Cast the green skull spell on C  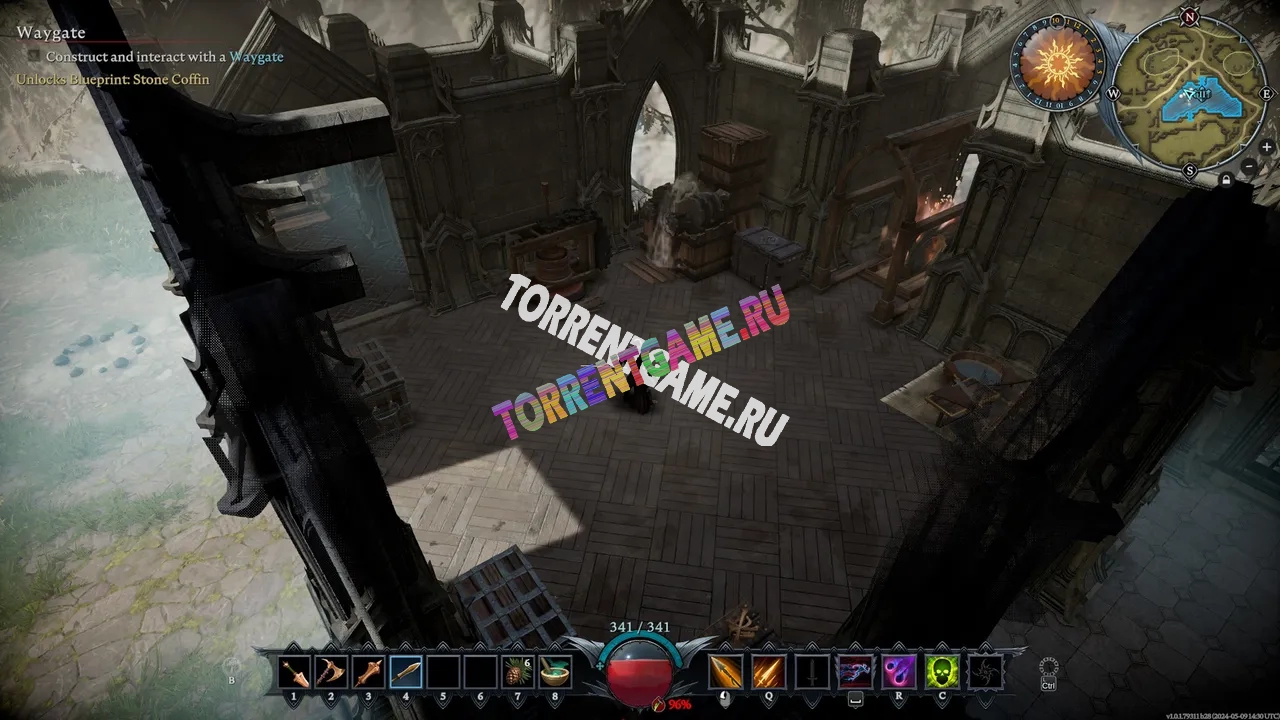tap(942, 672)
